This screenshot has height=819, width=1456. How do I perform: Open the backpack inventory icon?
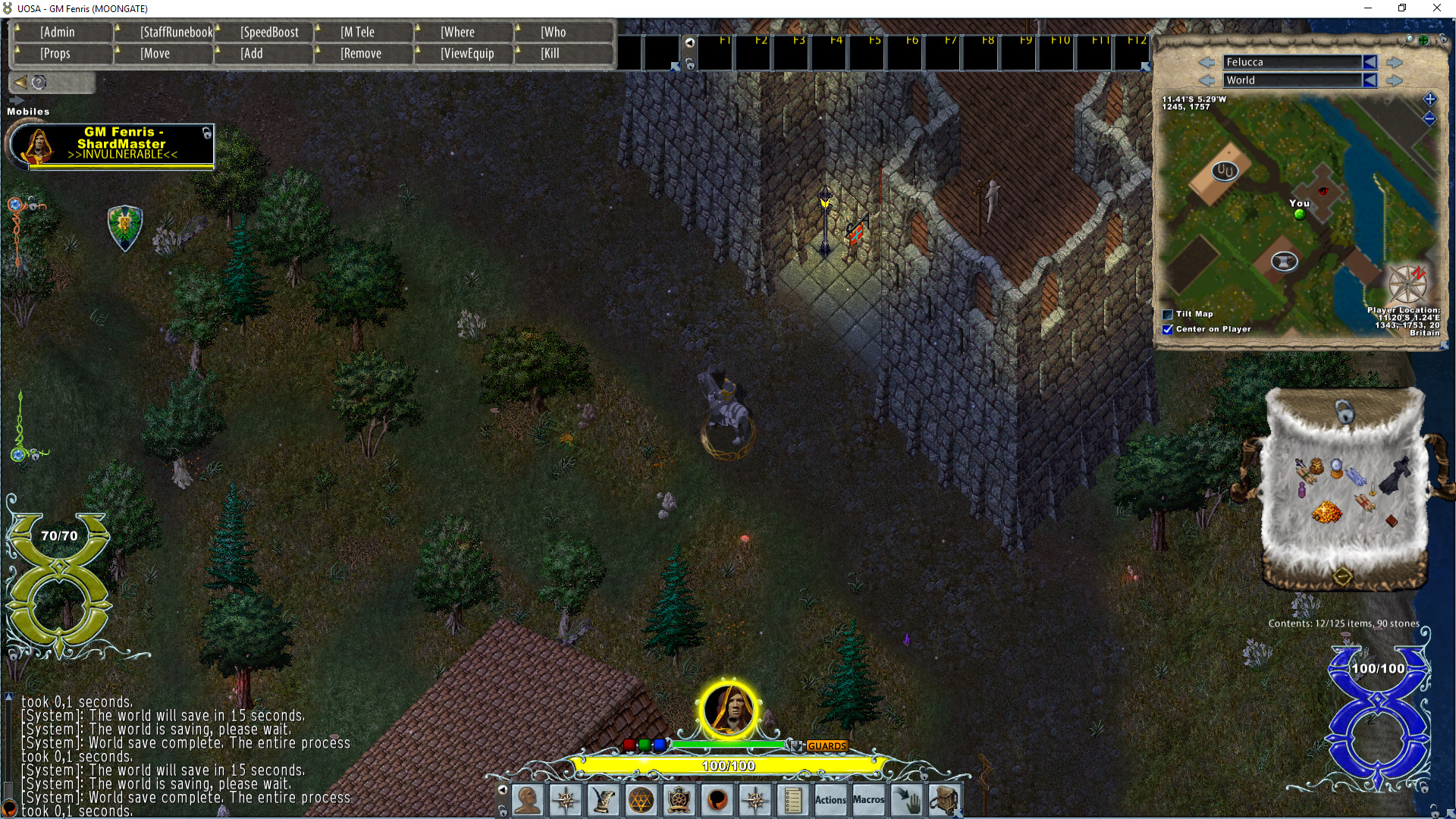point(946,800)
